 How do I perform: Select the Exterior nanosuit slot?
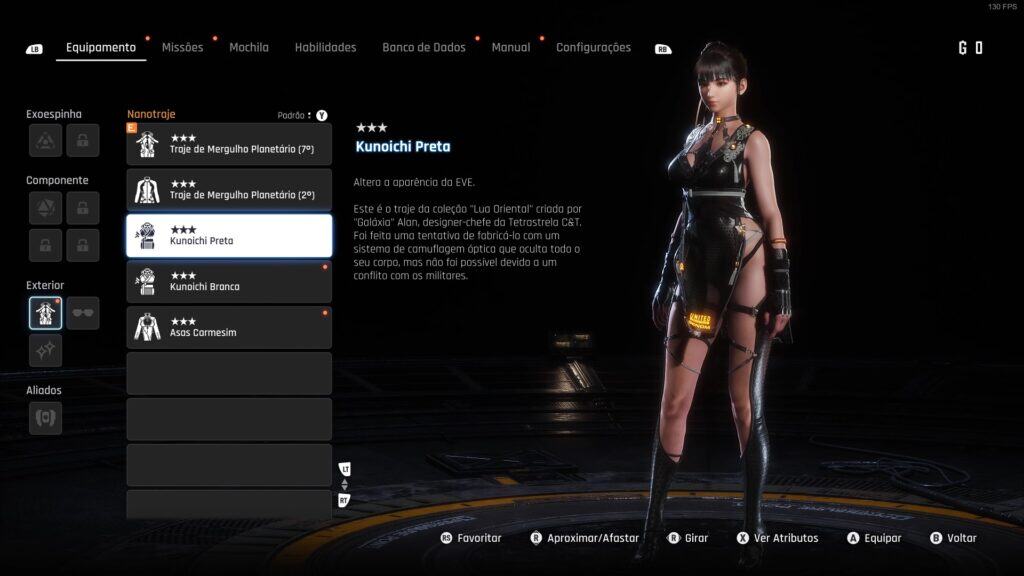[45, 313]
